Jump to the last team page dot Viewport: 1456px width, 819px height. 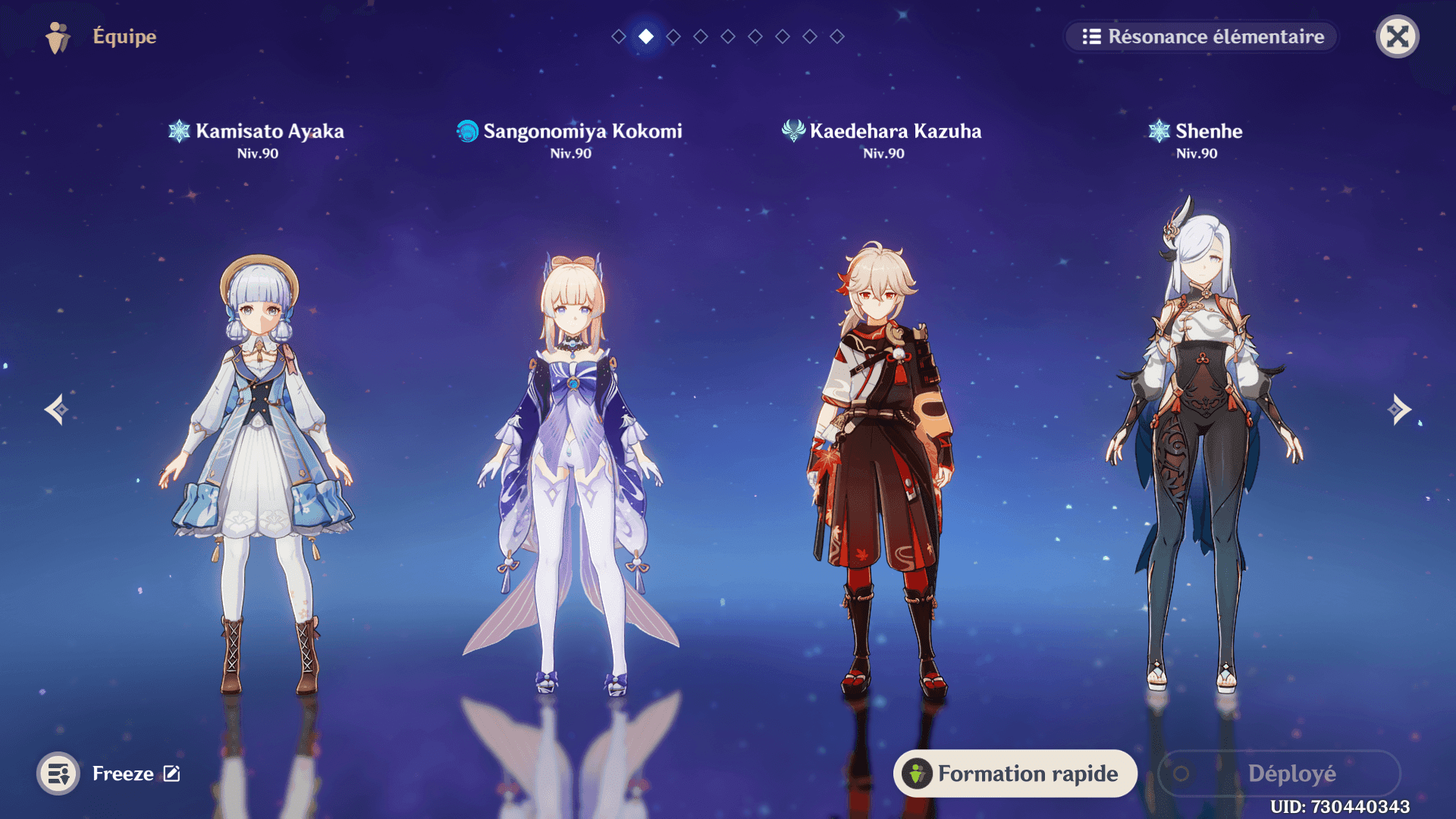837,36
